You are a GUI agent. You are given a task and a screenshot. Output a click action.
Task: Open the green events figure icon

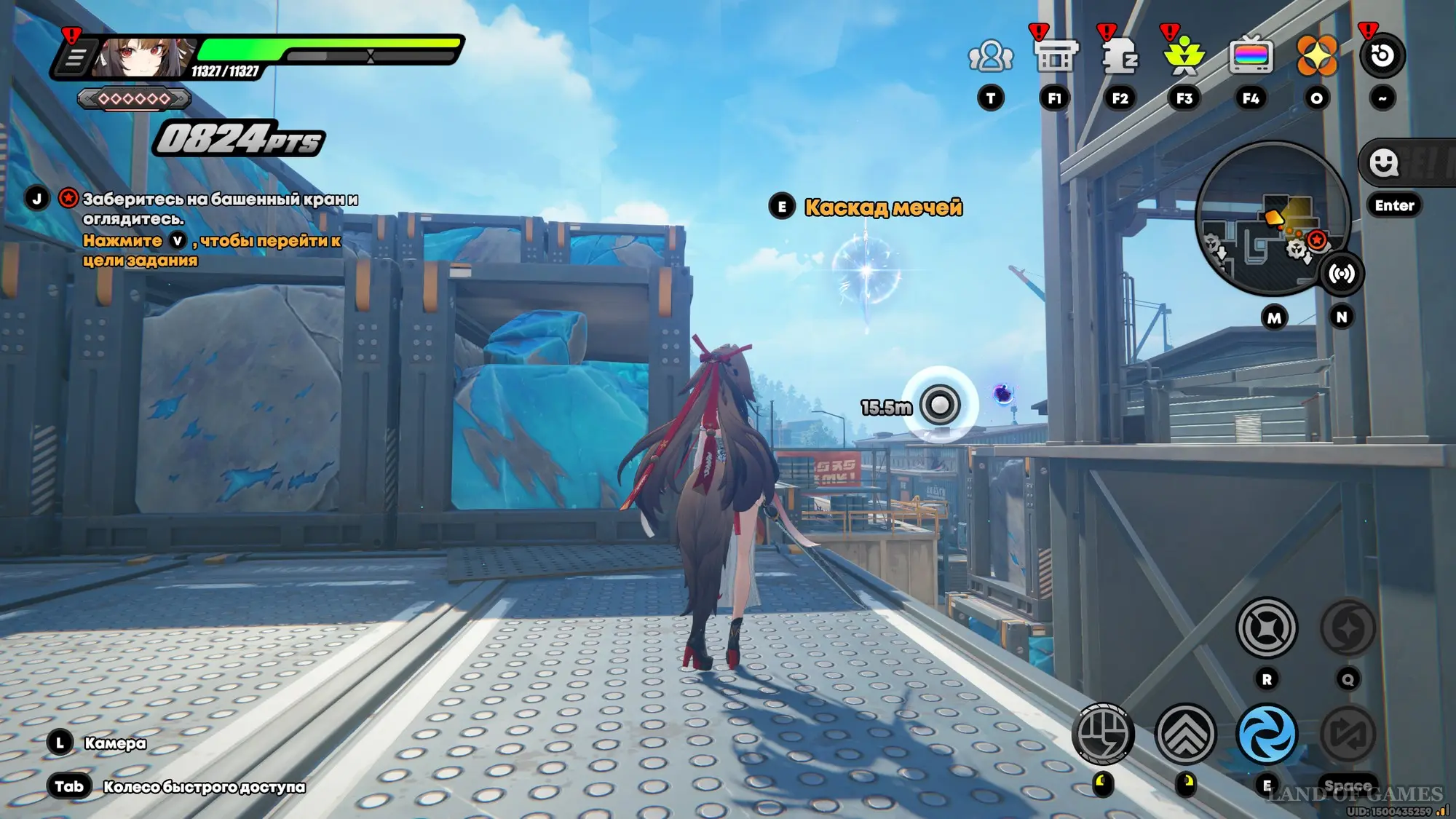[1184, 56]
